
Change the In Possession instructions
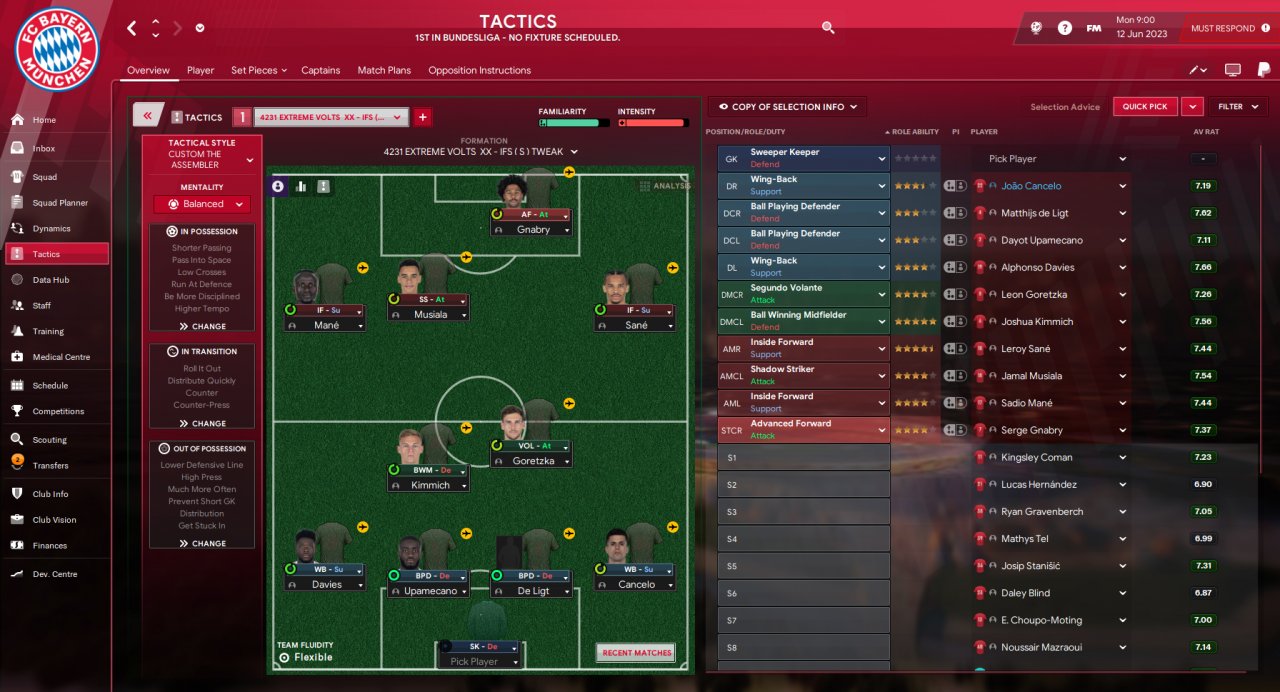(202, 326)
